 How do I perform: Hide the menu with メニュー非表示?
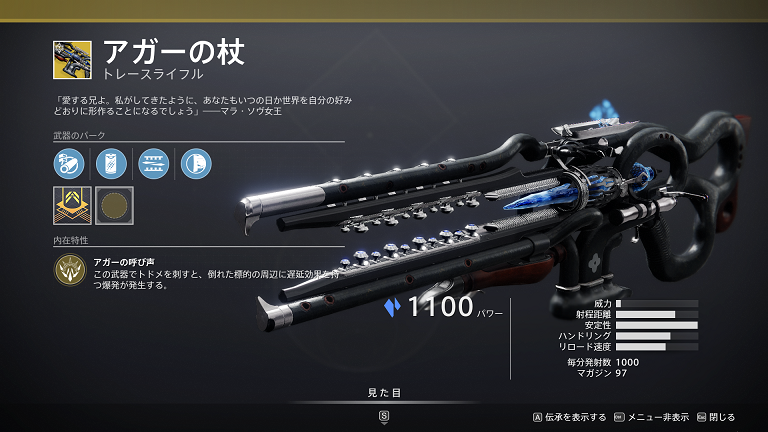coord(653,416)
